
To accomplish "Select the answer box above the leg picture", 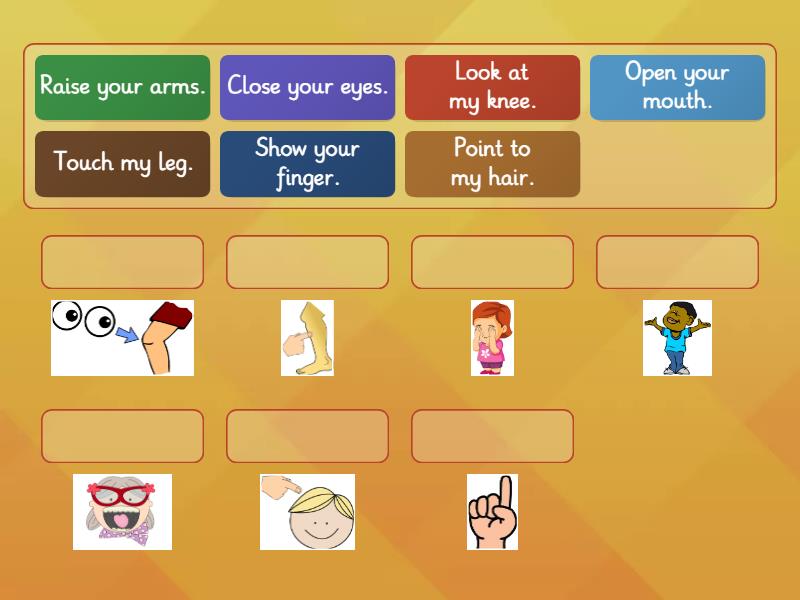I will [x=307, y=262].
